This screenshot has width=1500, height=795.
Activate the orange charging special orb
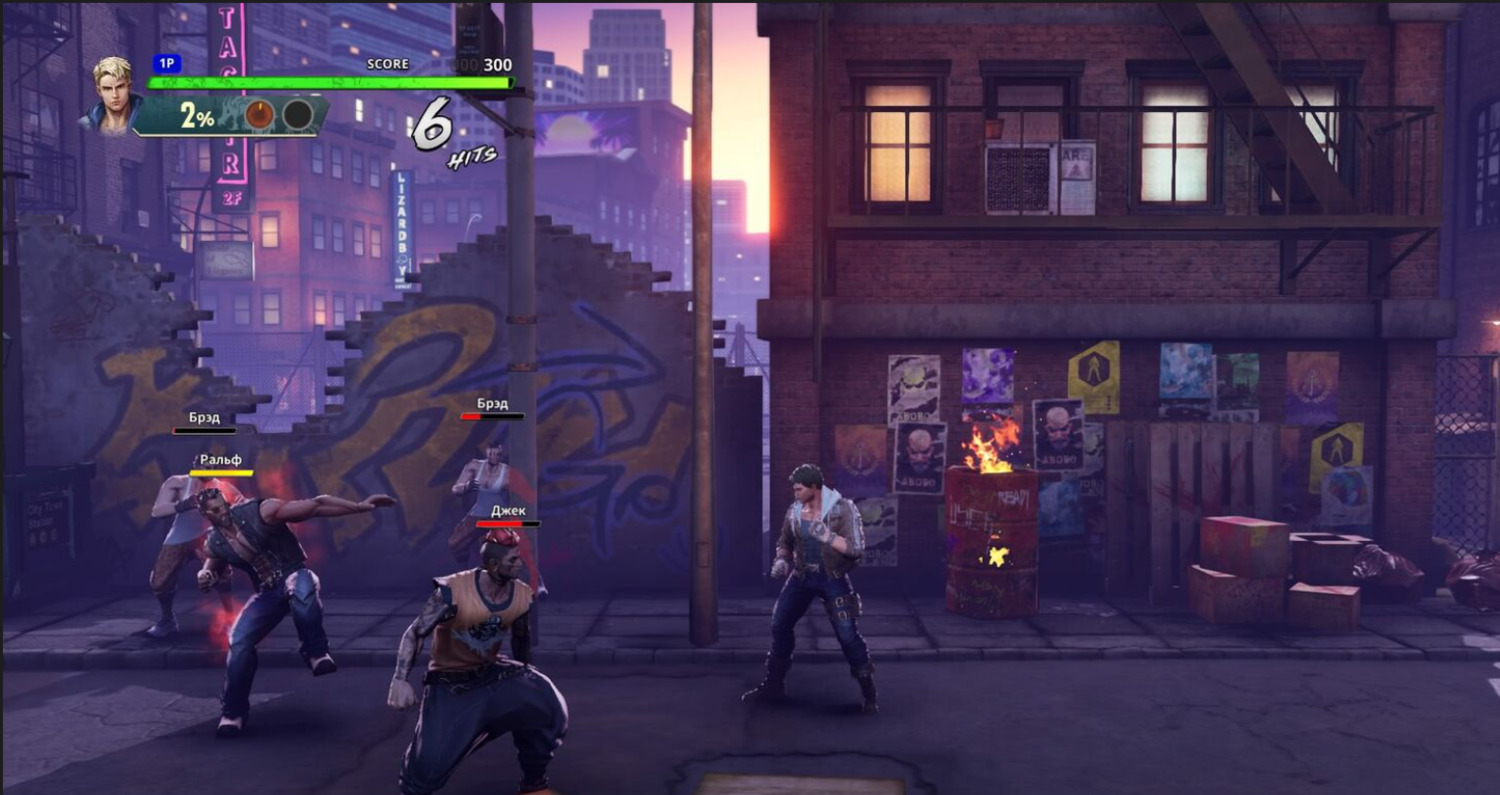tap(260, 115)
